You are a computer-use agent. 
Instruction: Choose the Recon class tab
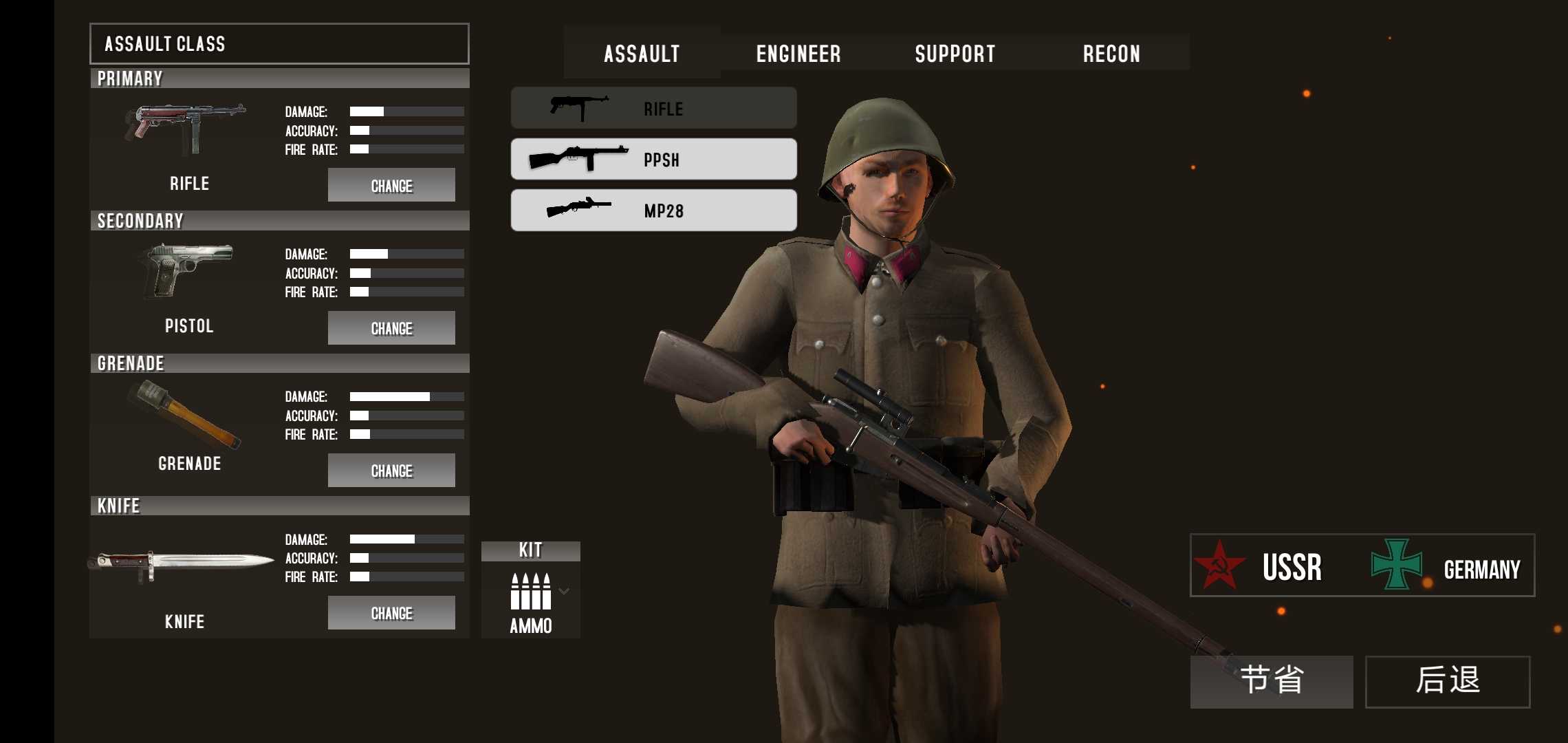click(x=1111, y=54)
